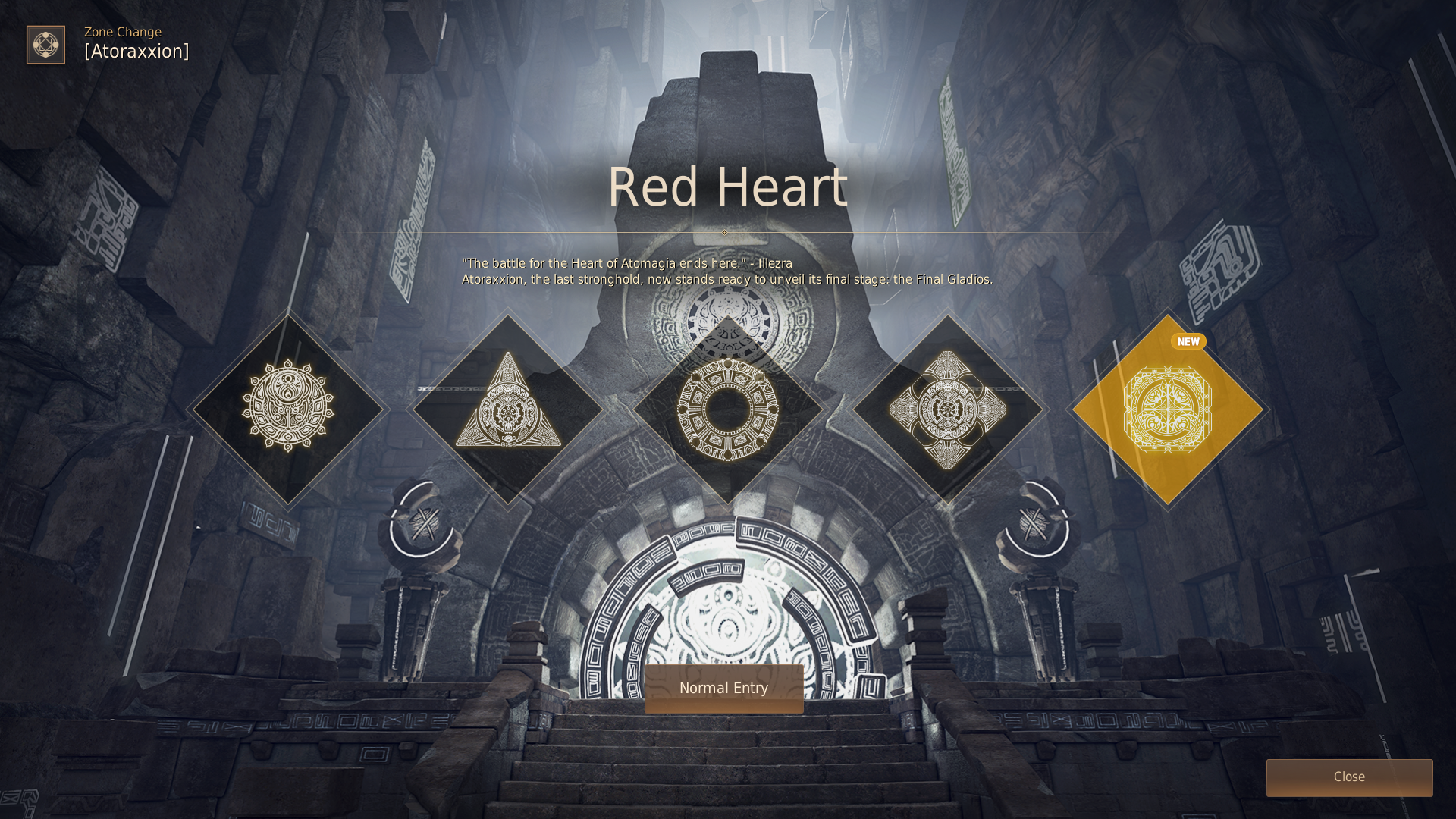Click the [Atoraxxion] zone label text
The width and height of the screenshot is (1456, 819).
click(x=136, y=52)
